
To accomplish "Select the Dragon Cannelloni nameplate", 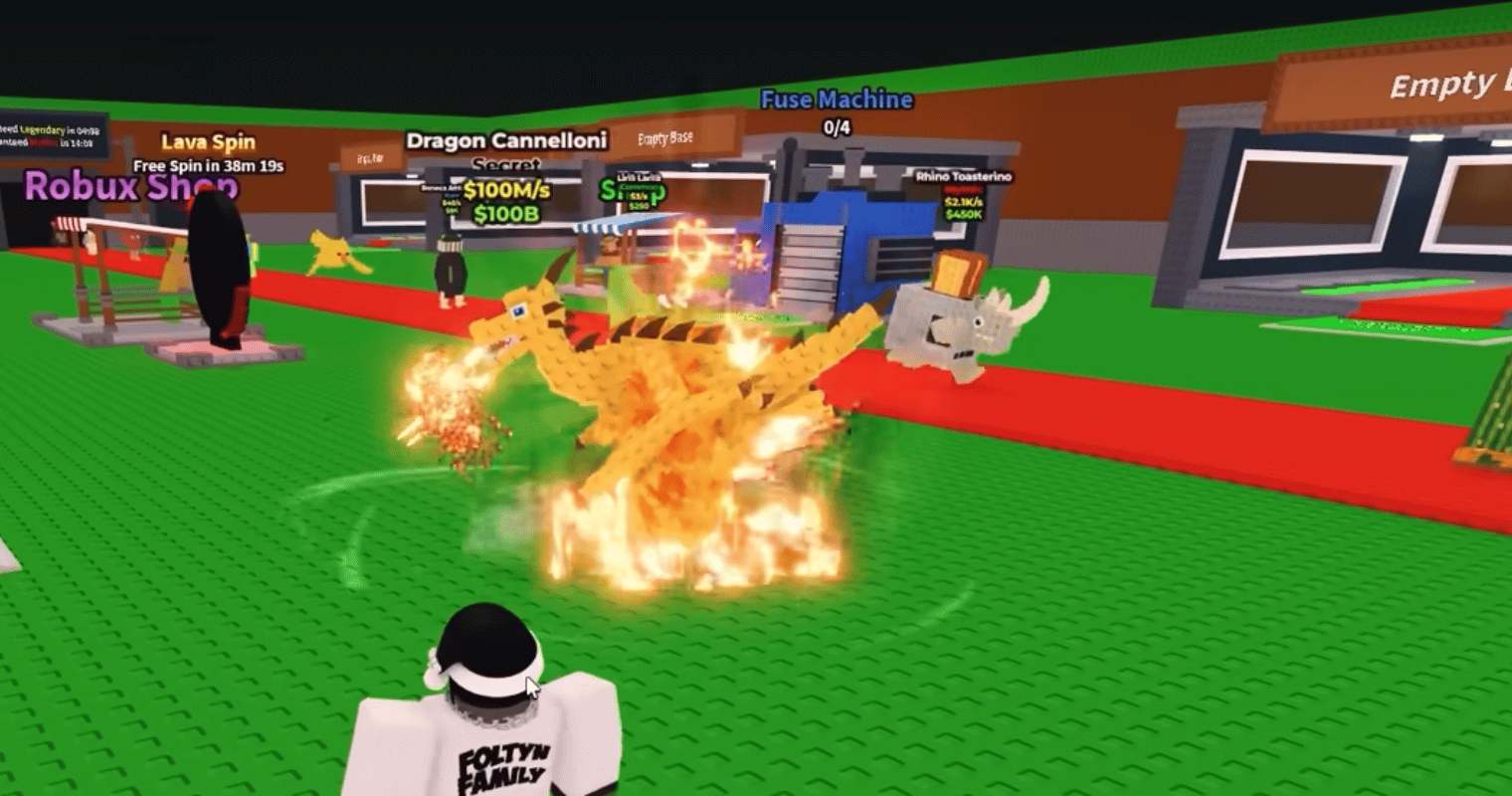I will click(x=506, y=141).
